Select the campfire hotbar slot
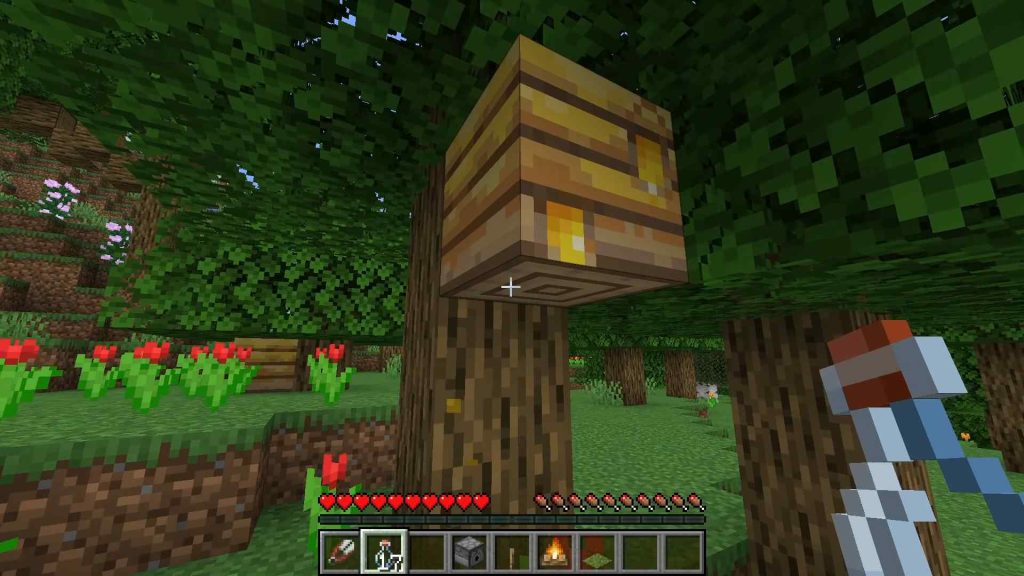This screenshot has height=576, width=1024. tap(553, 551)
